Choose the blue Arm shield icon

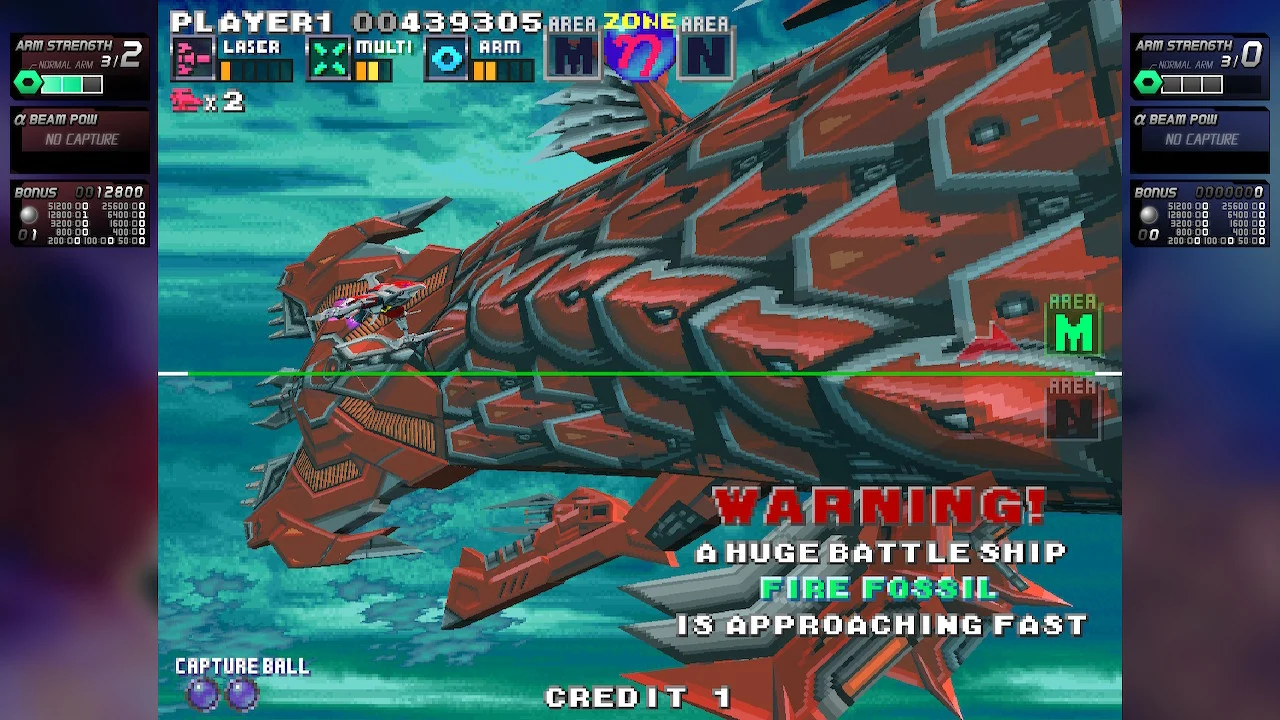click(447, 59)
